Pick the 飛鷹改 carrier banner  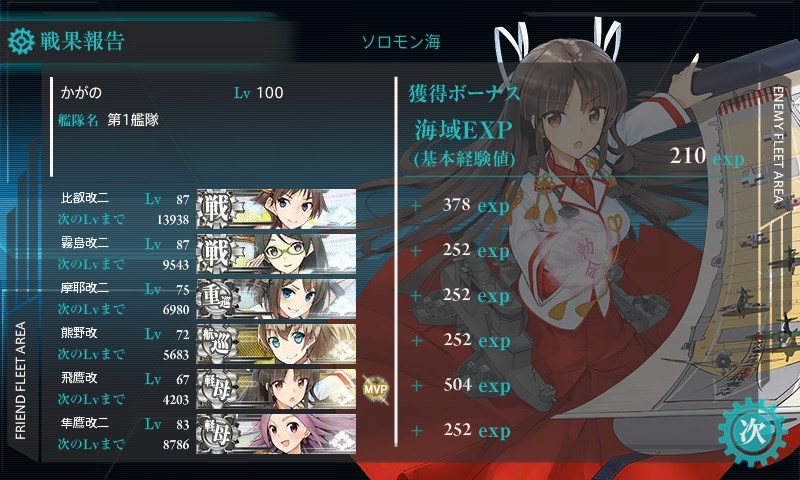(276, 387)
